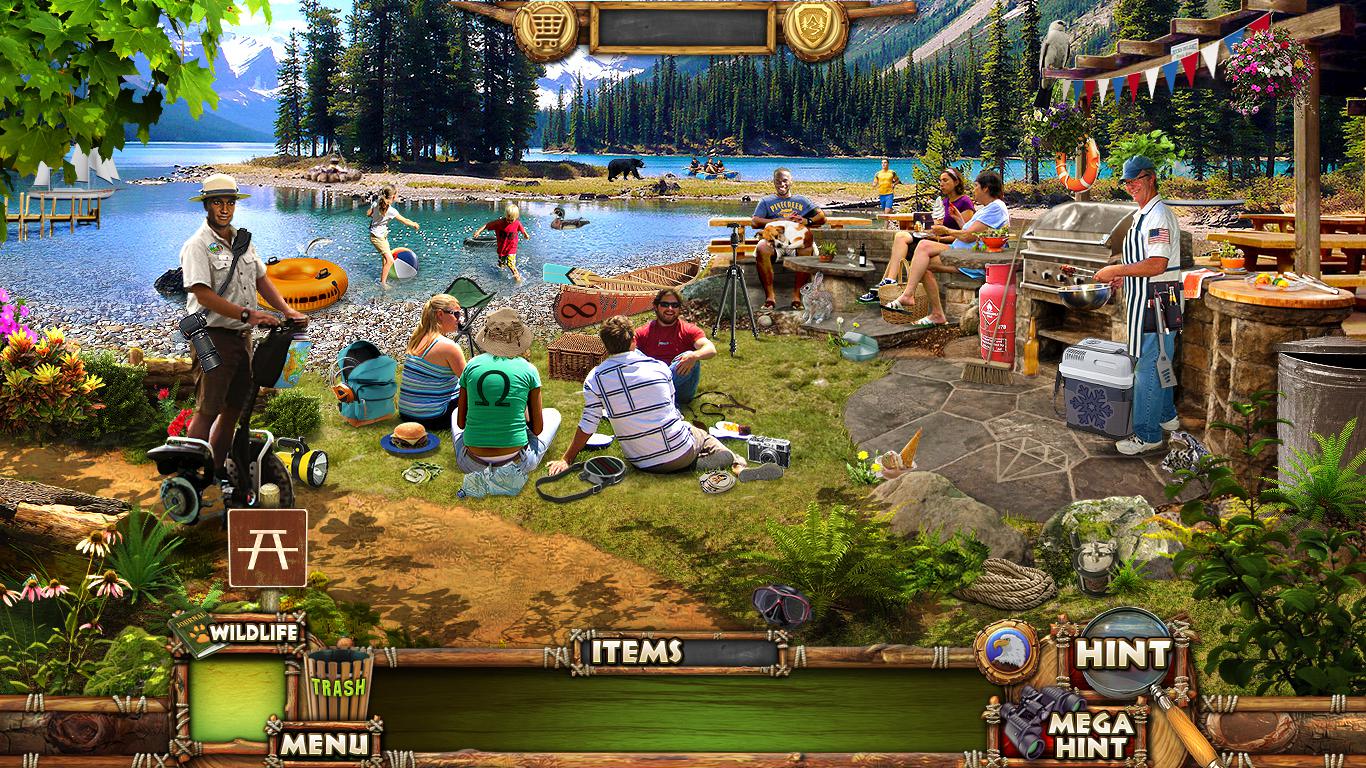Activate the Mega Hint binoculars
The height and width of the screenshot is (768, 1366).
pyautogui.click(x=1070, y=724)
